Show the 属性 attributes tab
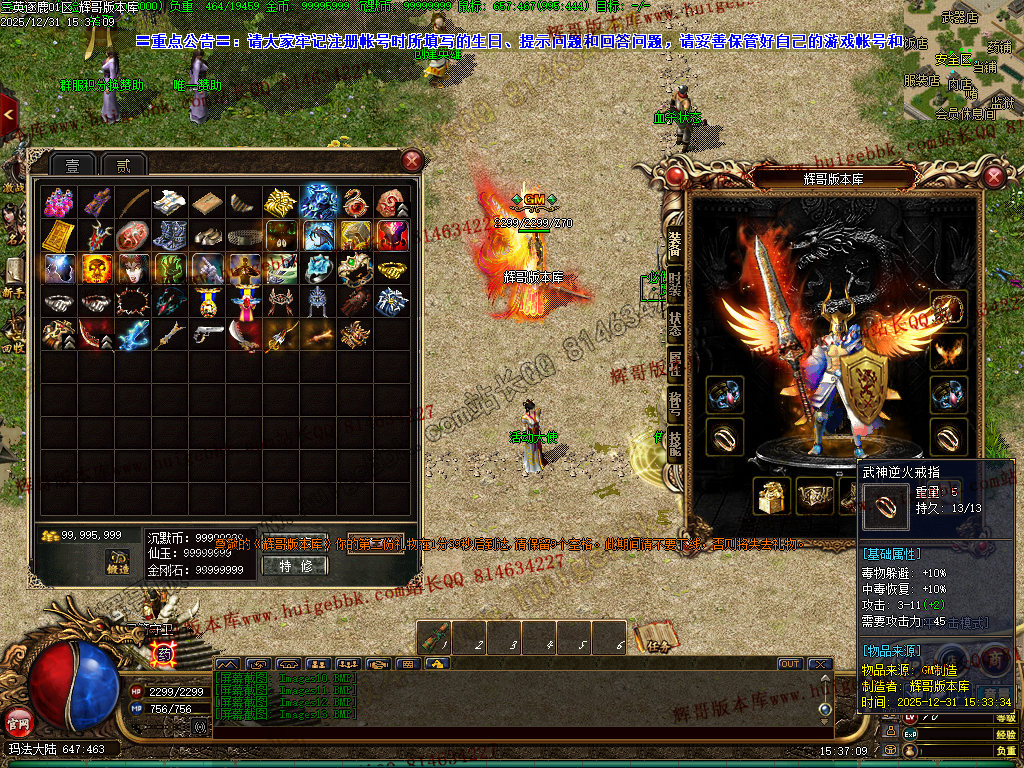 [675, 363]
